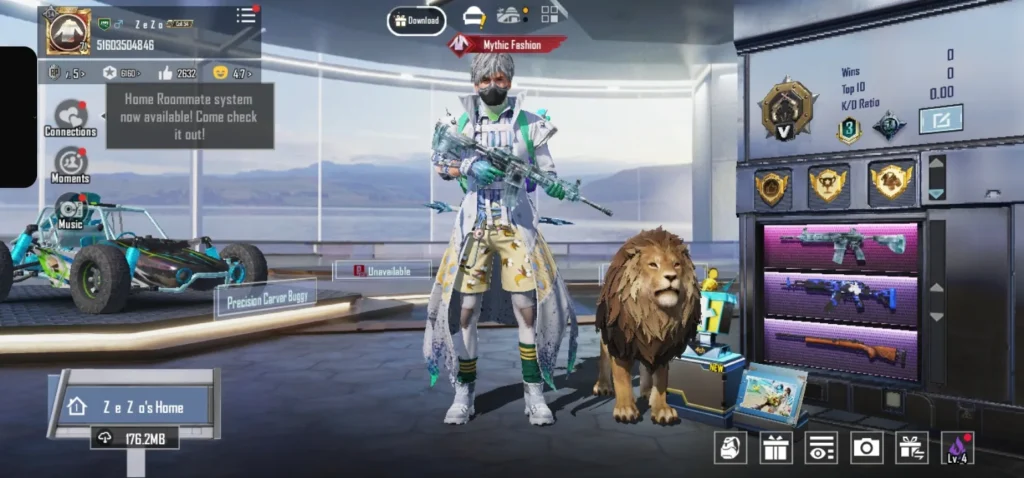Open the Mythic Fashion banner

click(x=506, y=45)
